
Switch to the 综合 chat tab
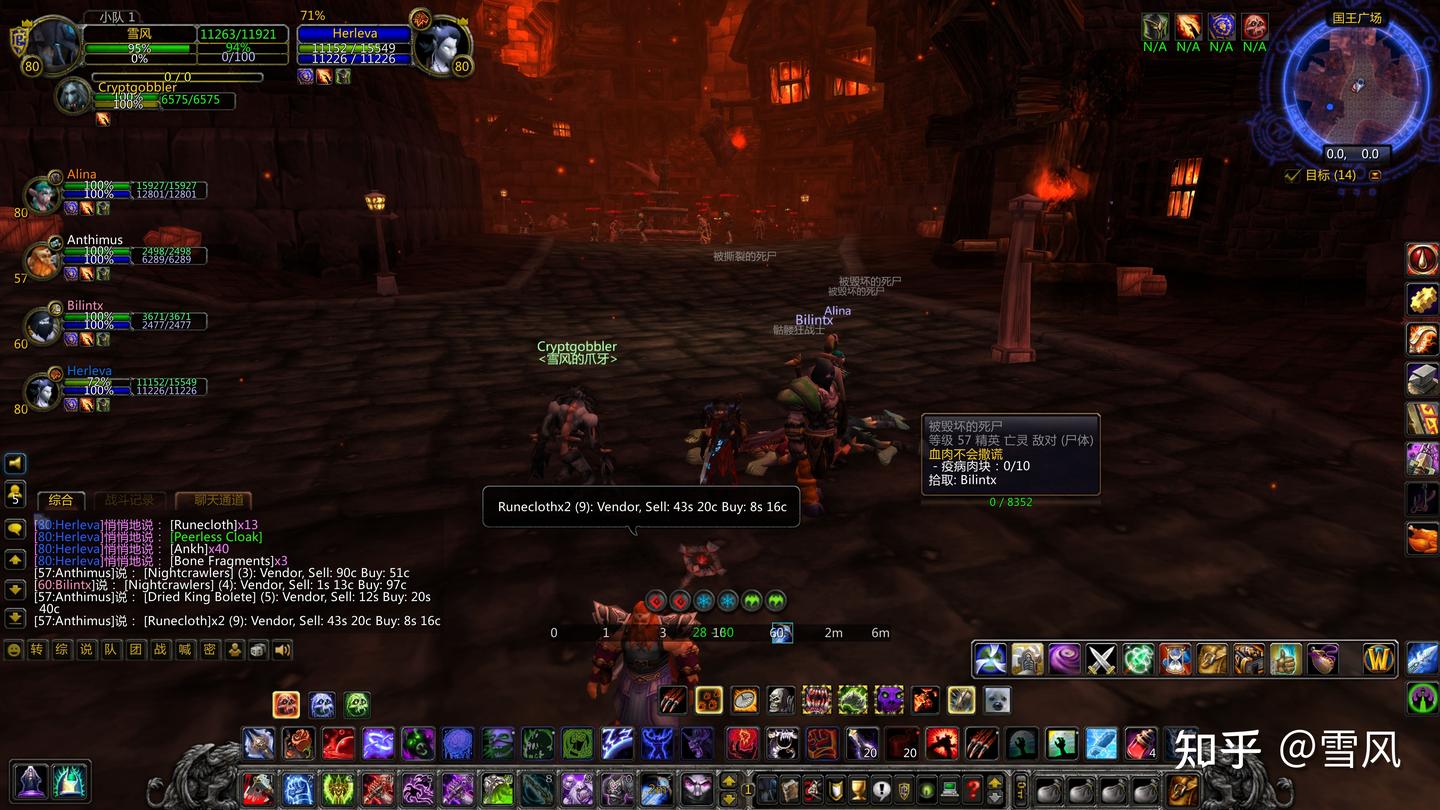(x=61, y=500)
